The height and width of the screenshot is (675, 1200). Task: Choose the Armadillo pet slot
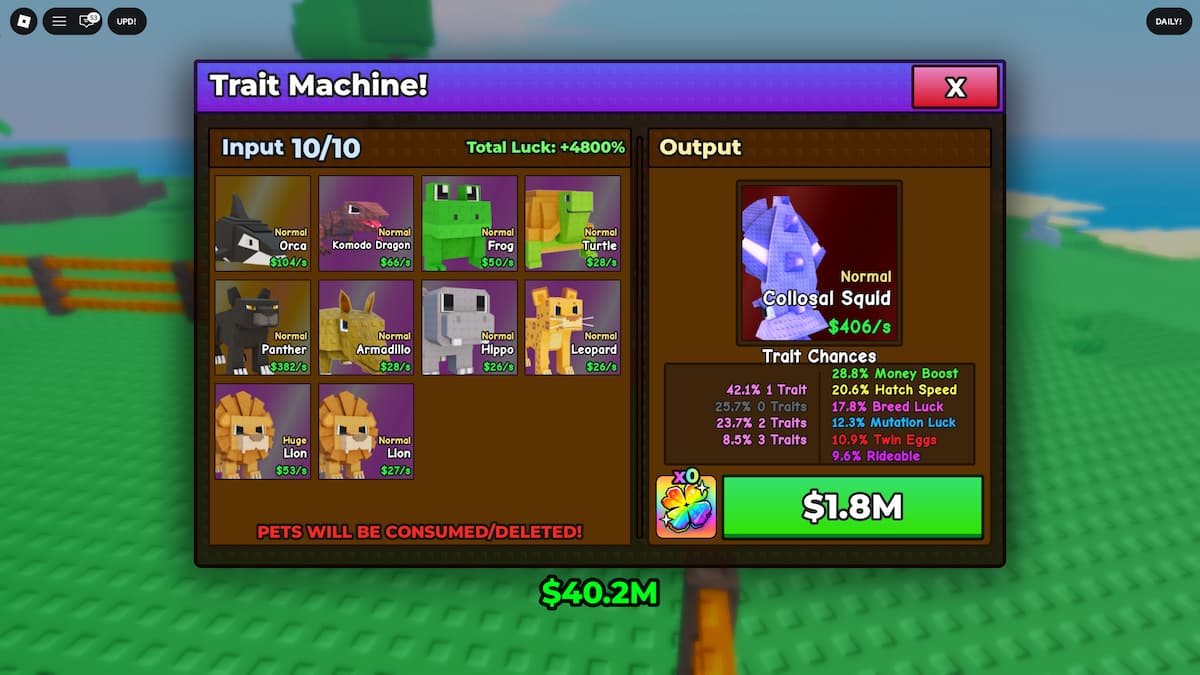366,327
